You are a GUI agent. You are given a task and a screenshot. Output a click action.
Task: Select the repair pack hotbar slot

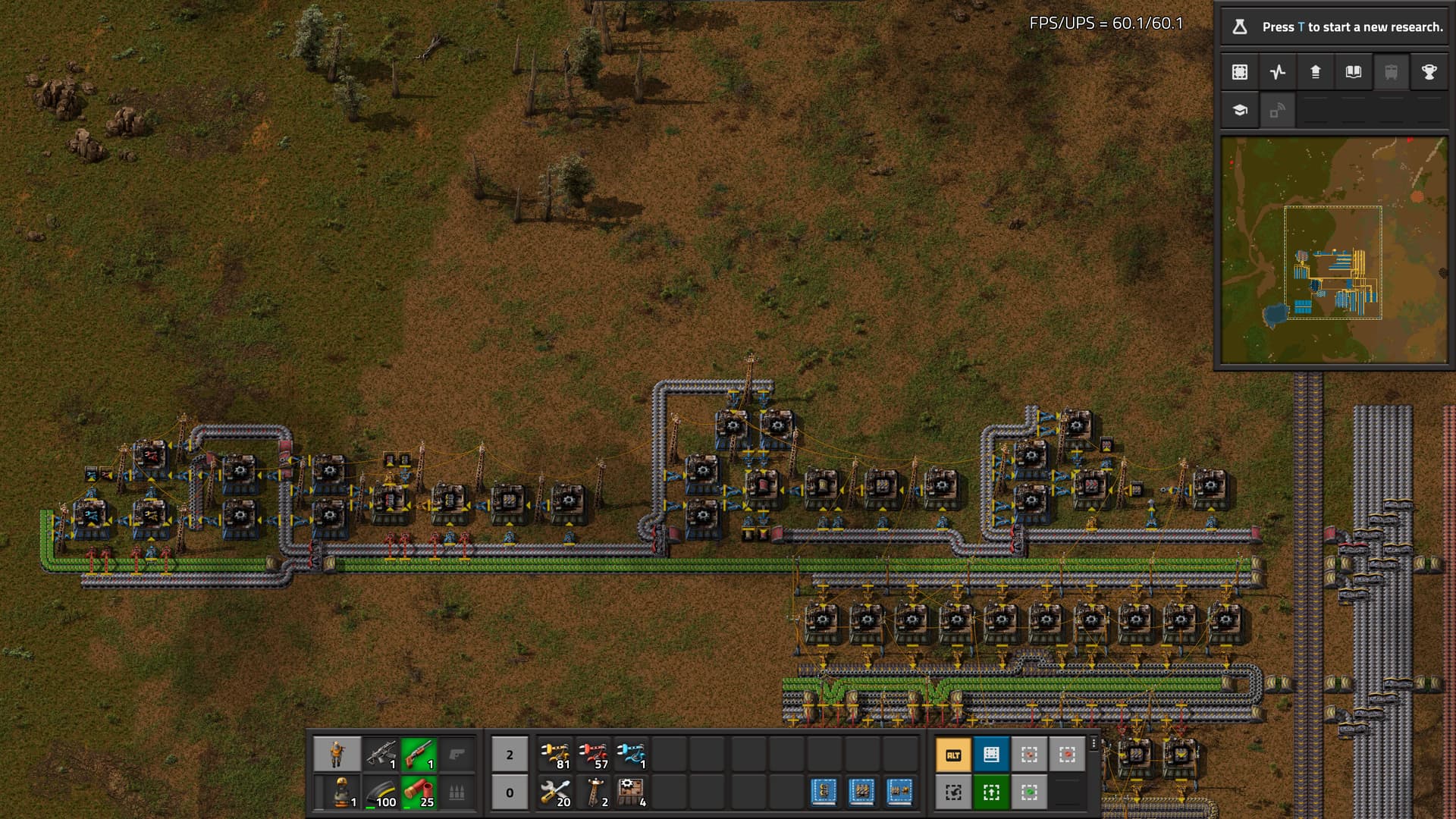pyautogui.click(x=555, y=792)
